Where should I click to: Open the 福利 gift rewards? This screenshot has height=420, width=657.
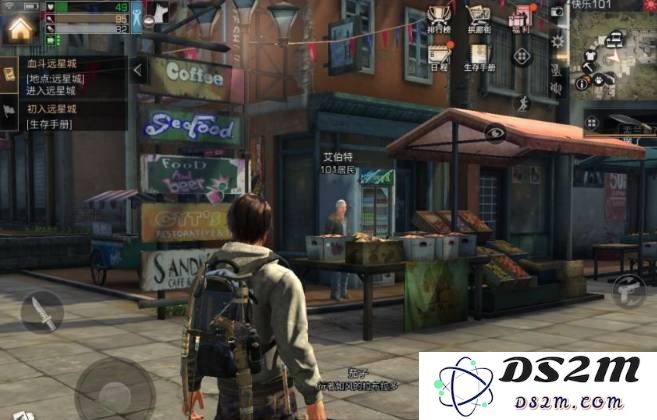521,17
